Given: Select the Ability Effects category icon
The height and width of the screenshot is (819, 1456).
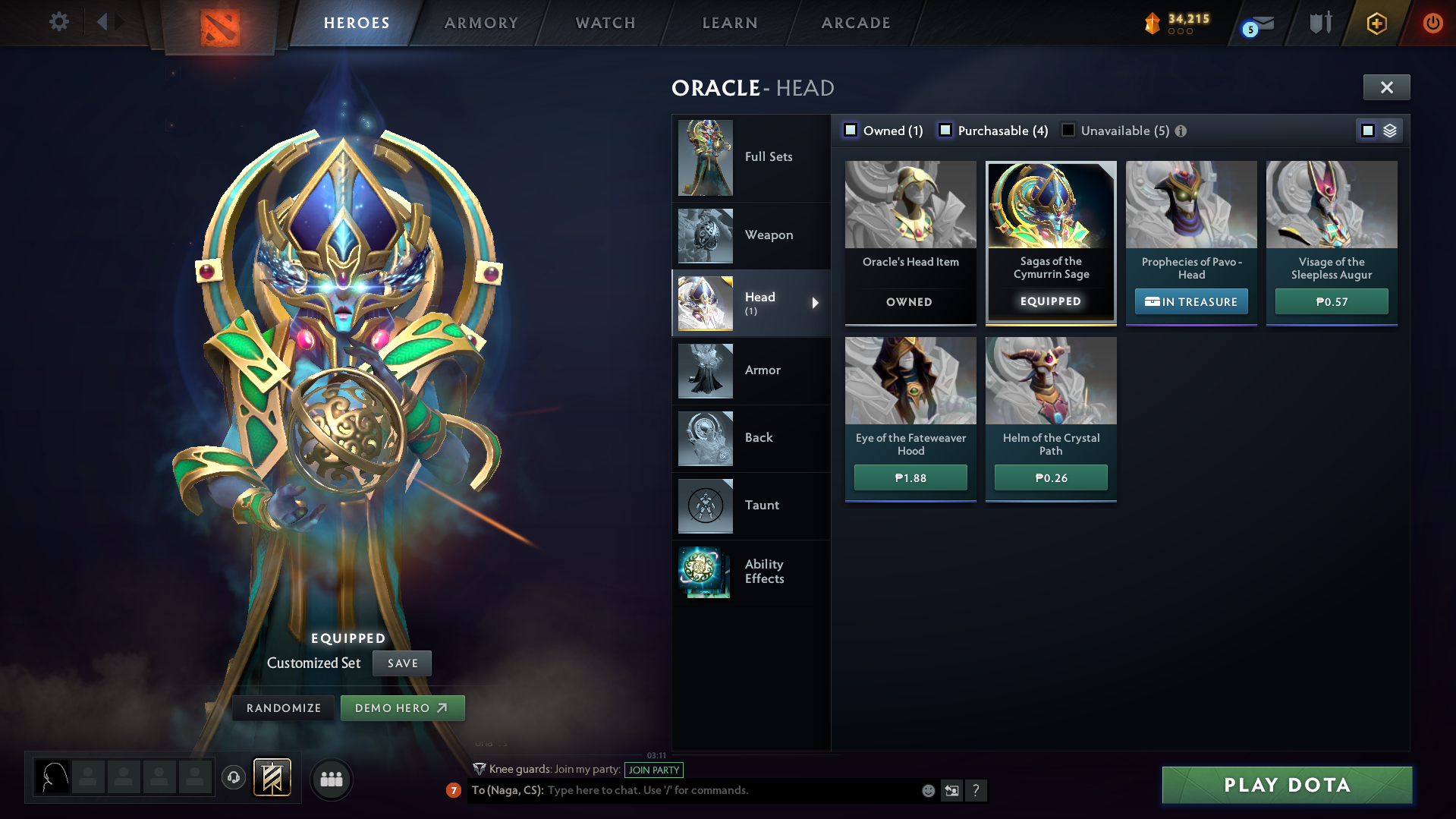Looking at the screenshot, I should 705,573.
